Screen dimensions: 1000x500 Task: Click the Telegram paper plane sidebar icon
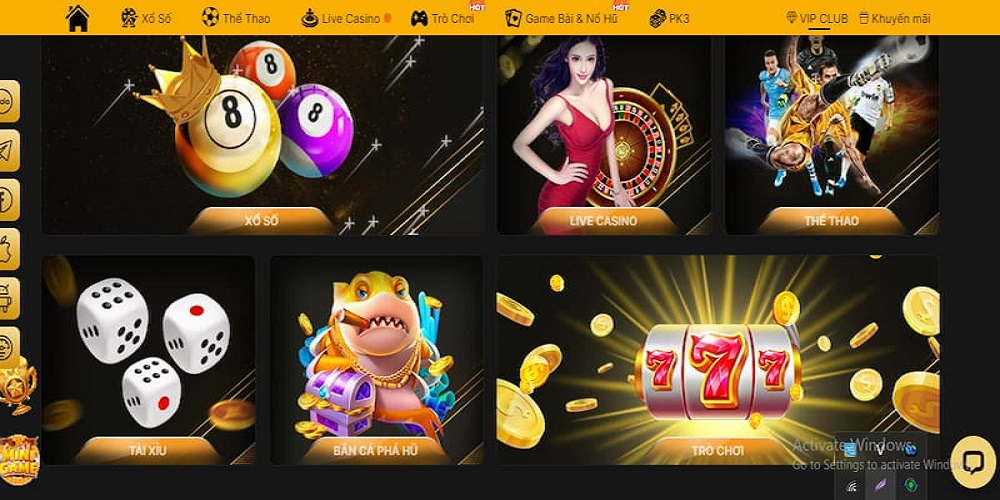(8, 151)
